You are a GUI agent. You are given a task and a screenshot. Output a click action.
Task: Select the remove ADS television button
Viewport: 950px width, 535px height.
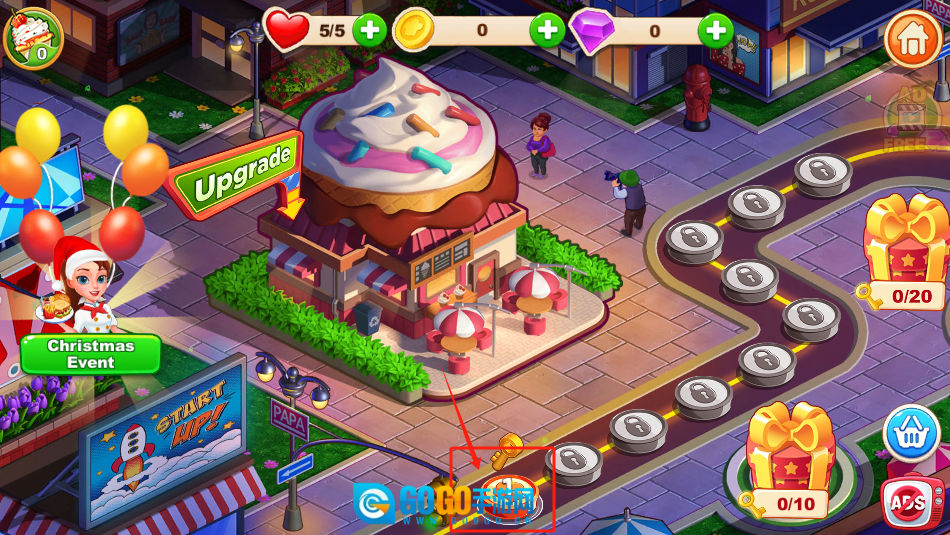click(911, 503)
